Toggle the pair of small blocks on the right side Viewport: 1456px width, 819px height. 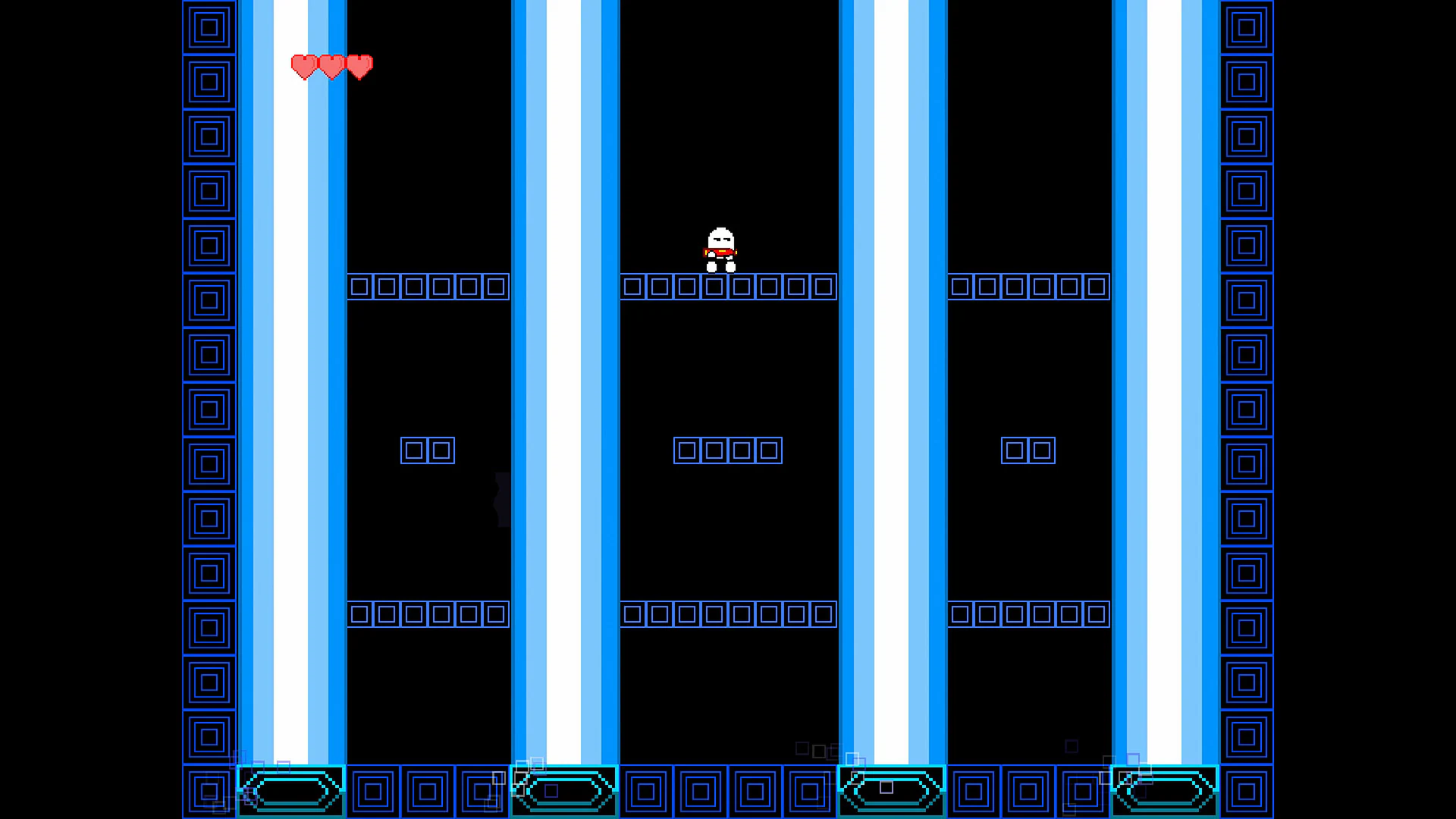pos(1028,450)
